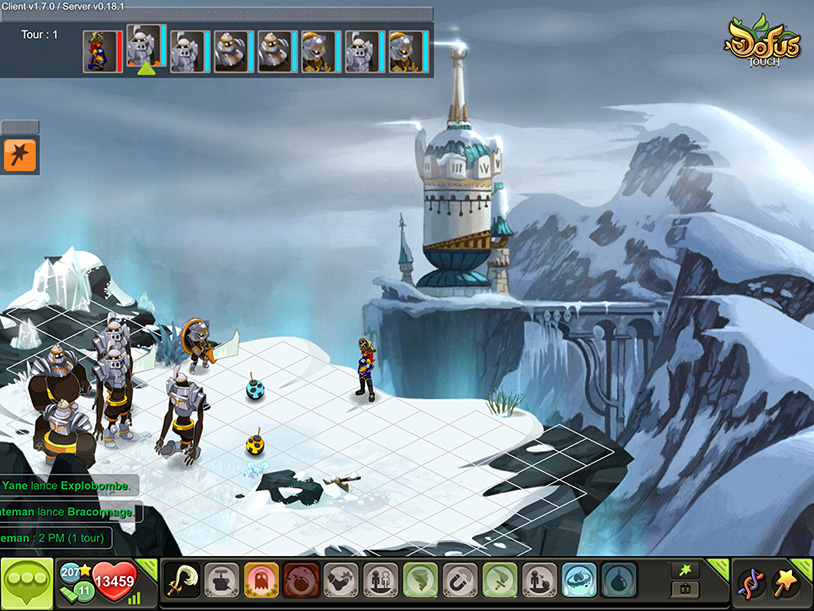Screen dimensions: 814x611
Task: Cast the detonator plunger spell
Action: coord(220,580)
